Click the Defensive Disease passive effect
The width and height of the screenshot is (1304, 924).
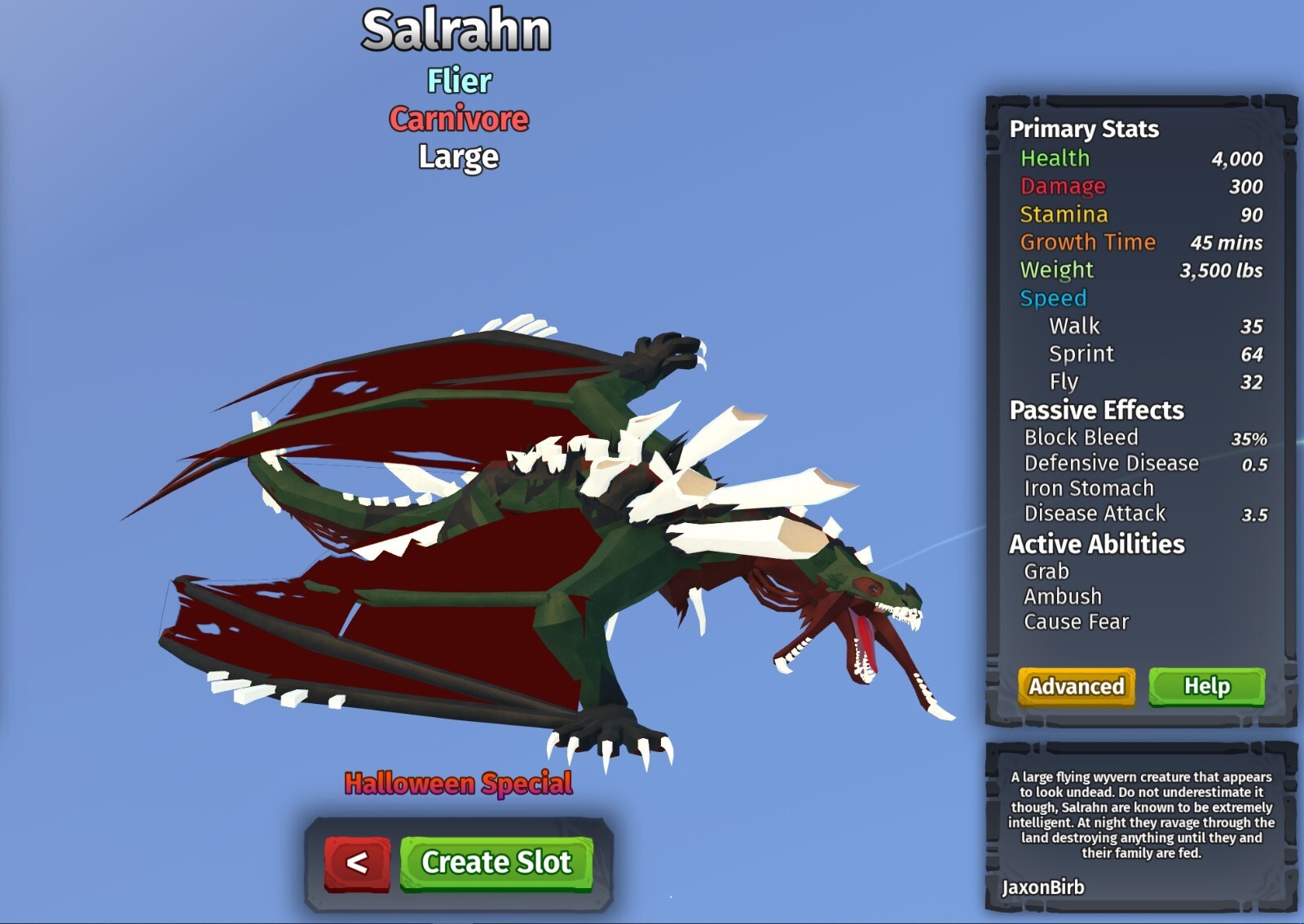[x=1110, y=463]
